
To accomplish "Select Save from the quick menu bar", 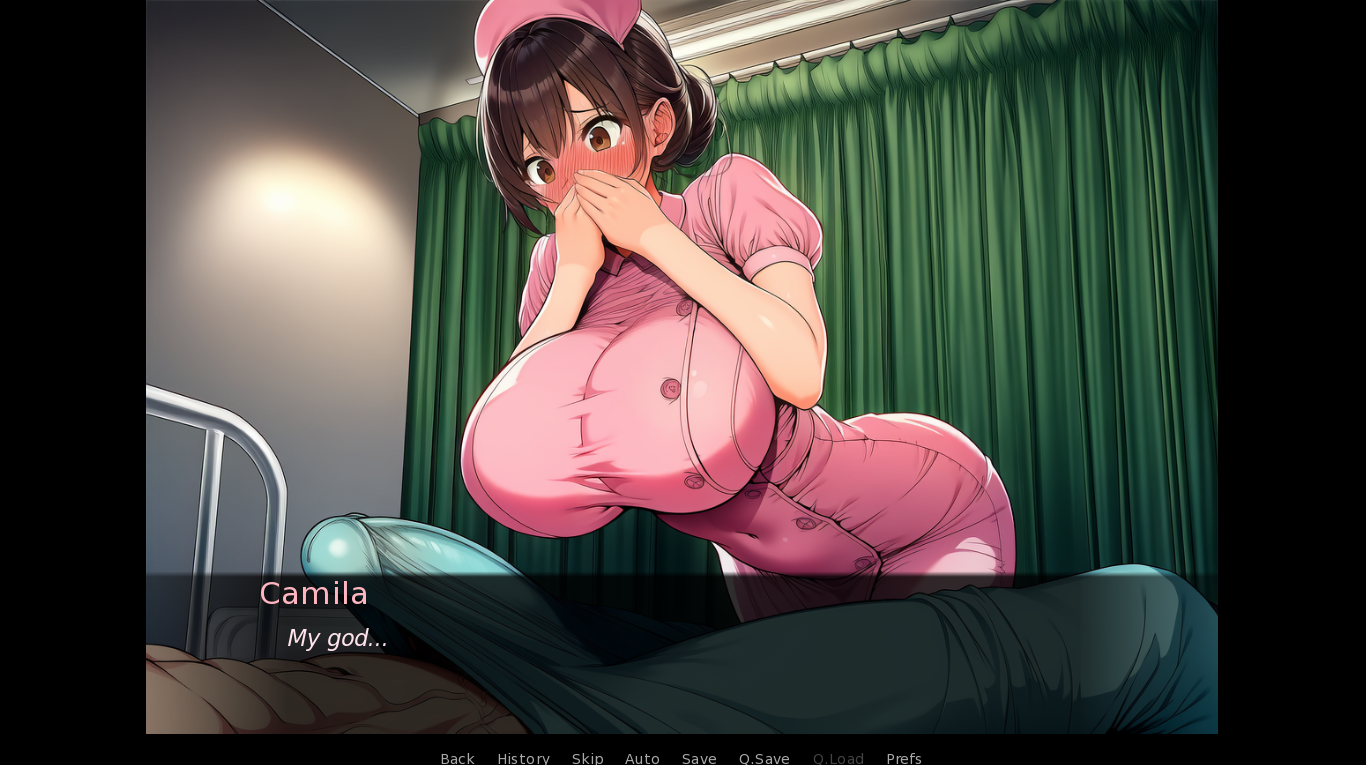I will pos(698,758).
